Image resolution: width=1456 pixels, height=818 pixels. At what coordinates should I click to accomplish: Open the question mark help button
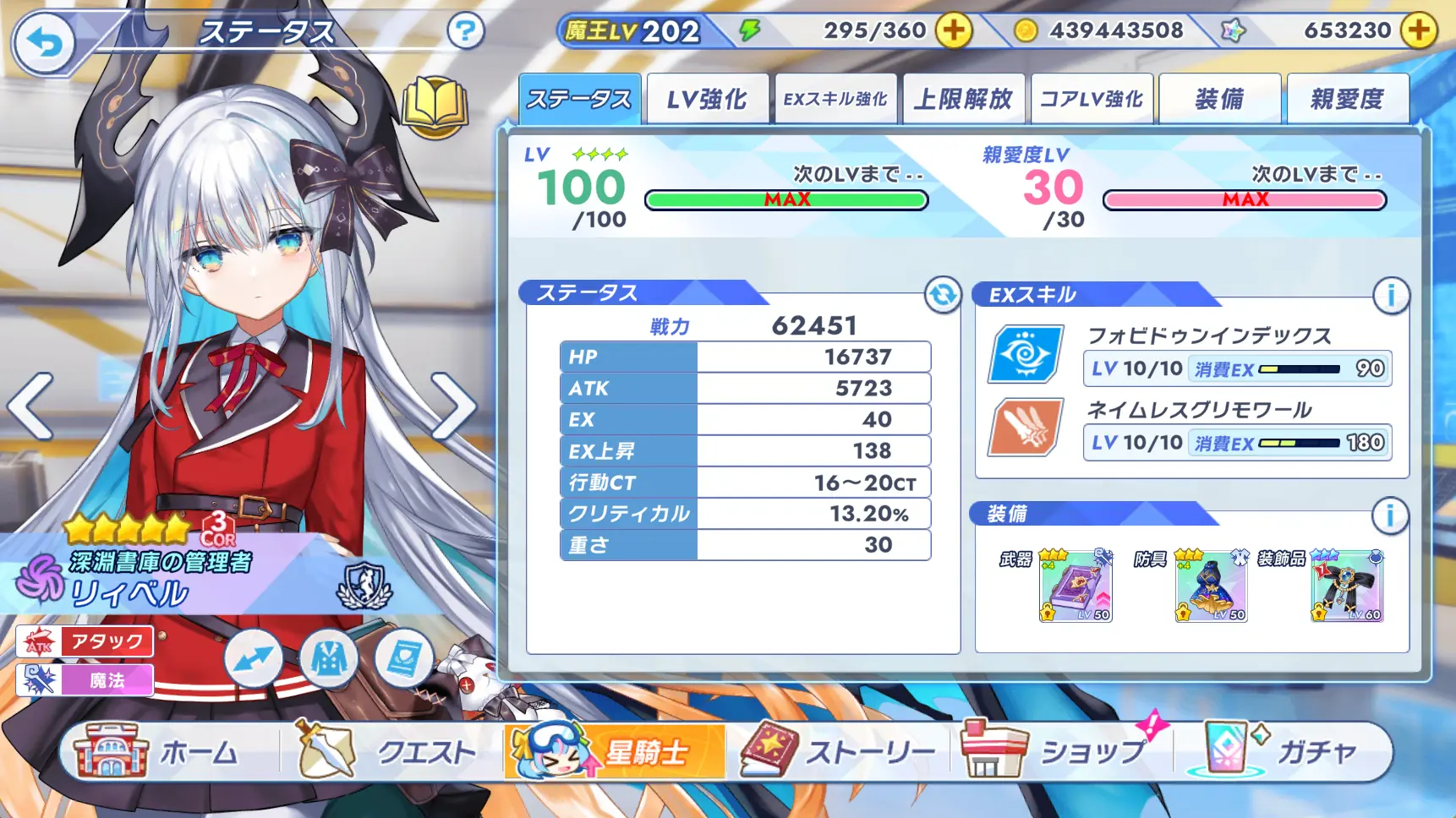click(465, 32)
